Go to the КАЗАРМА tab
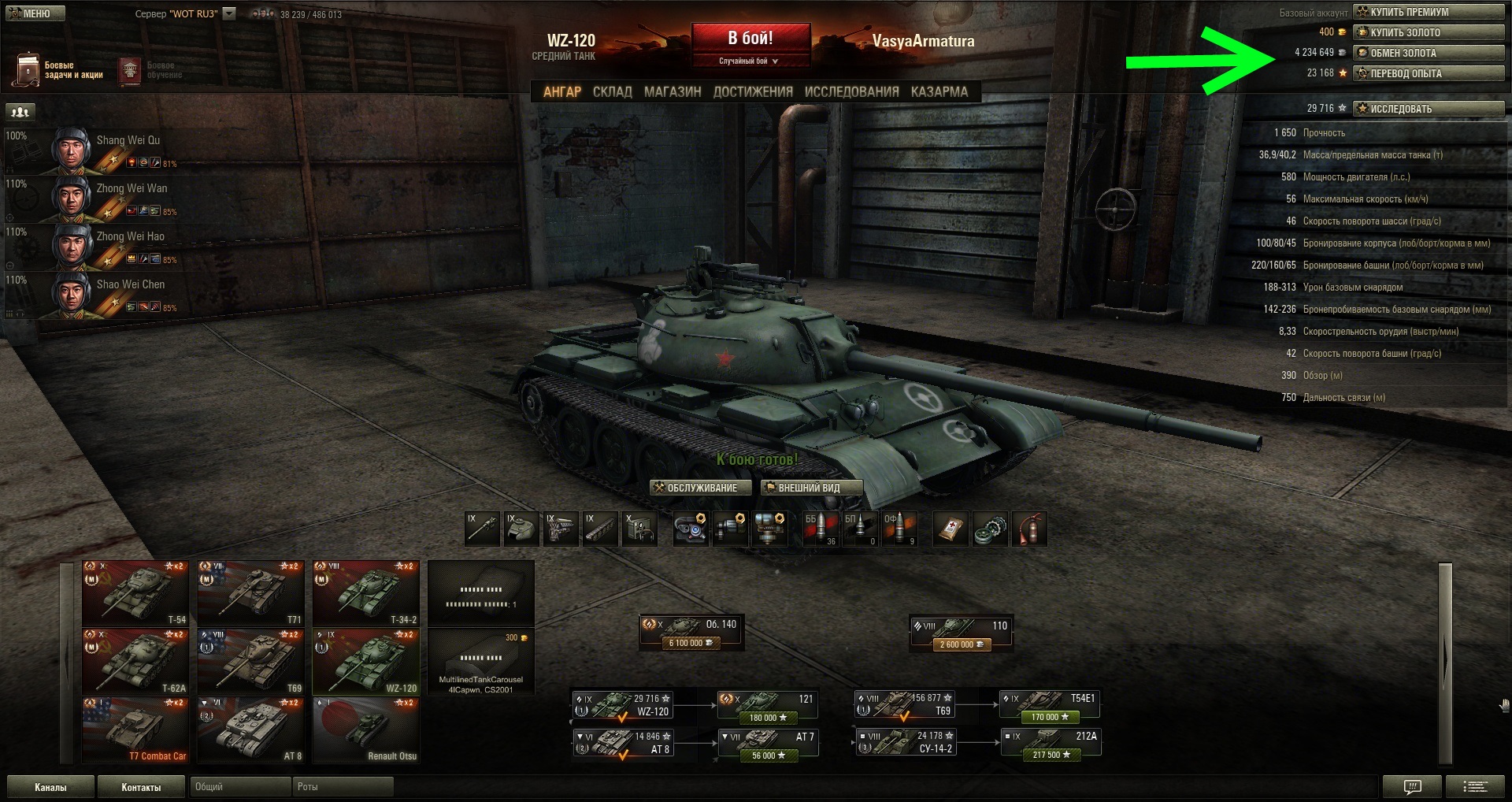The width and height of the screenshot is (1512, 802). (x=939, y=91)
